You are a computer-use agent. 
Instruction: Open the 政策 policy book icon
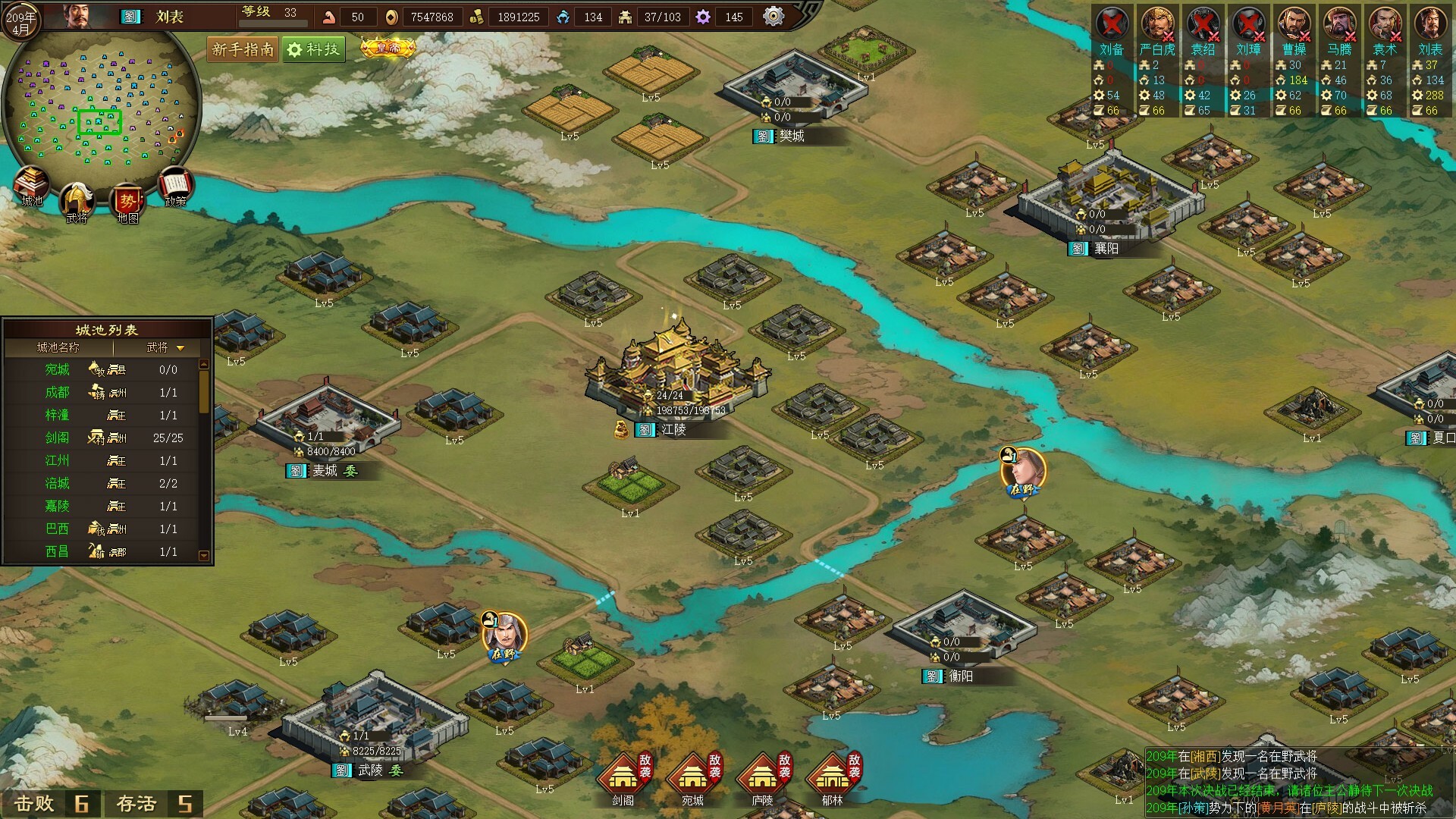tap(176, 186)
